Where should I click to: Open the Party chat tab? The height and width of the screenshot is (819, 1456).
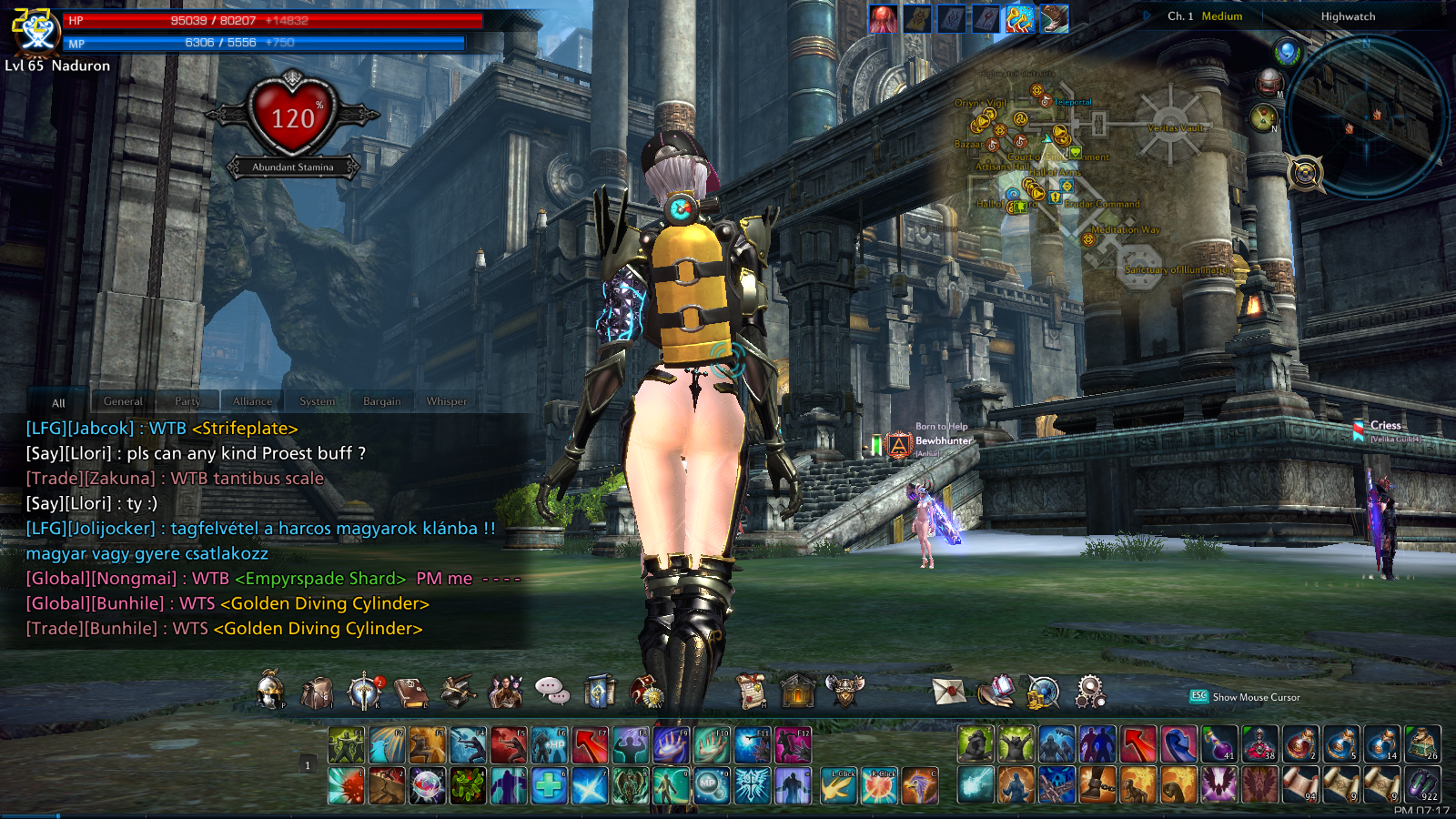187,401
